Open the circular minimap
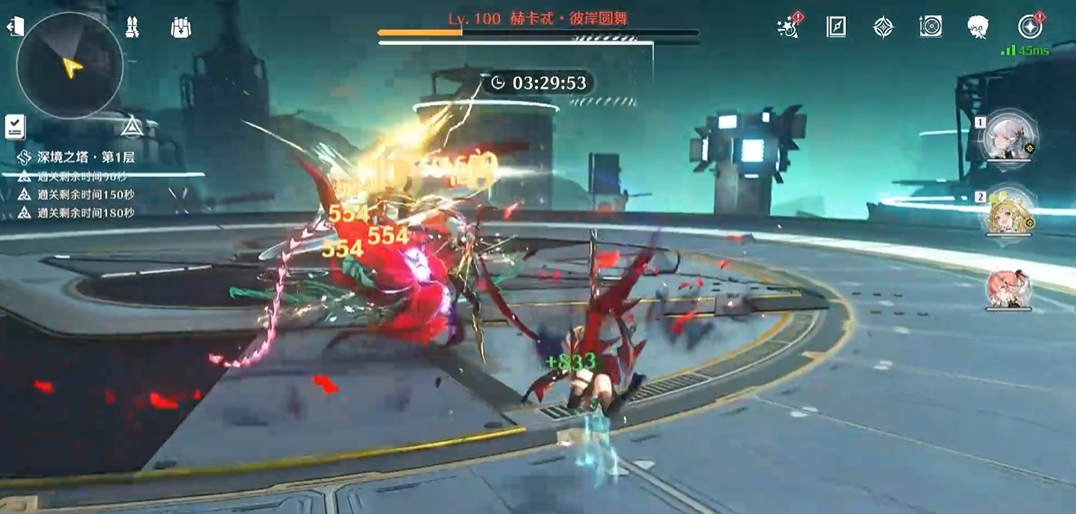Screen dimensions: 1076x514 click(70, 65)
